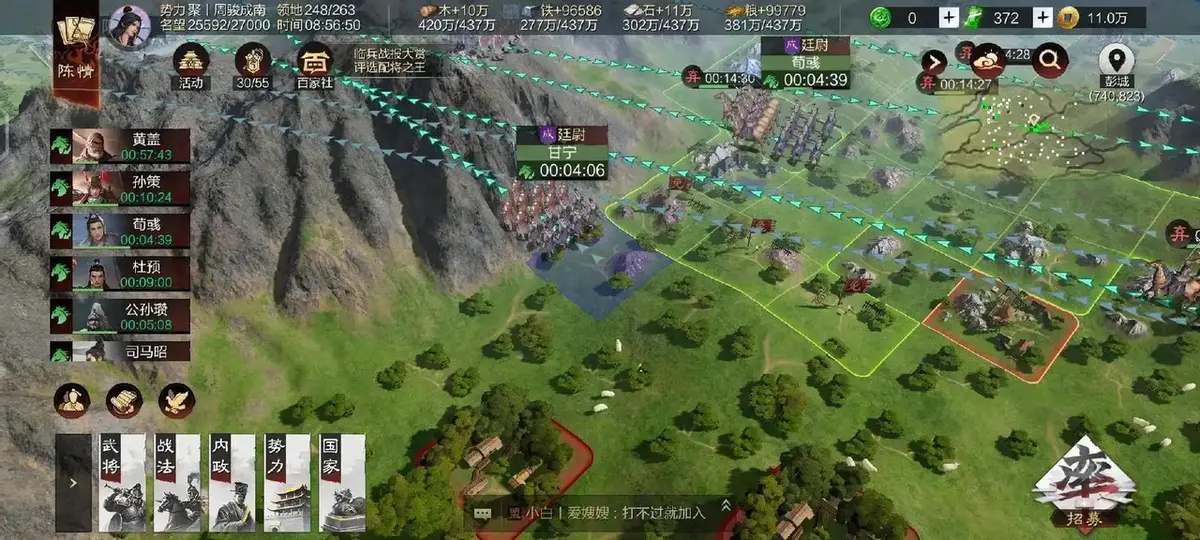The width and height of the screenshot is (1200, 540).
Task: Click the white dove round icon
Action: coord(177,400)
